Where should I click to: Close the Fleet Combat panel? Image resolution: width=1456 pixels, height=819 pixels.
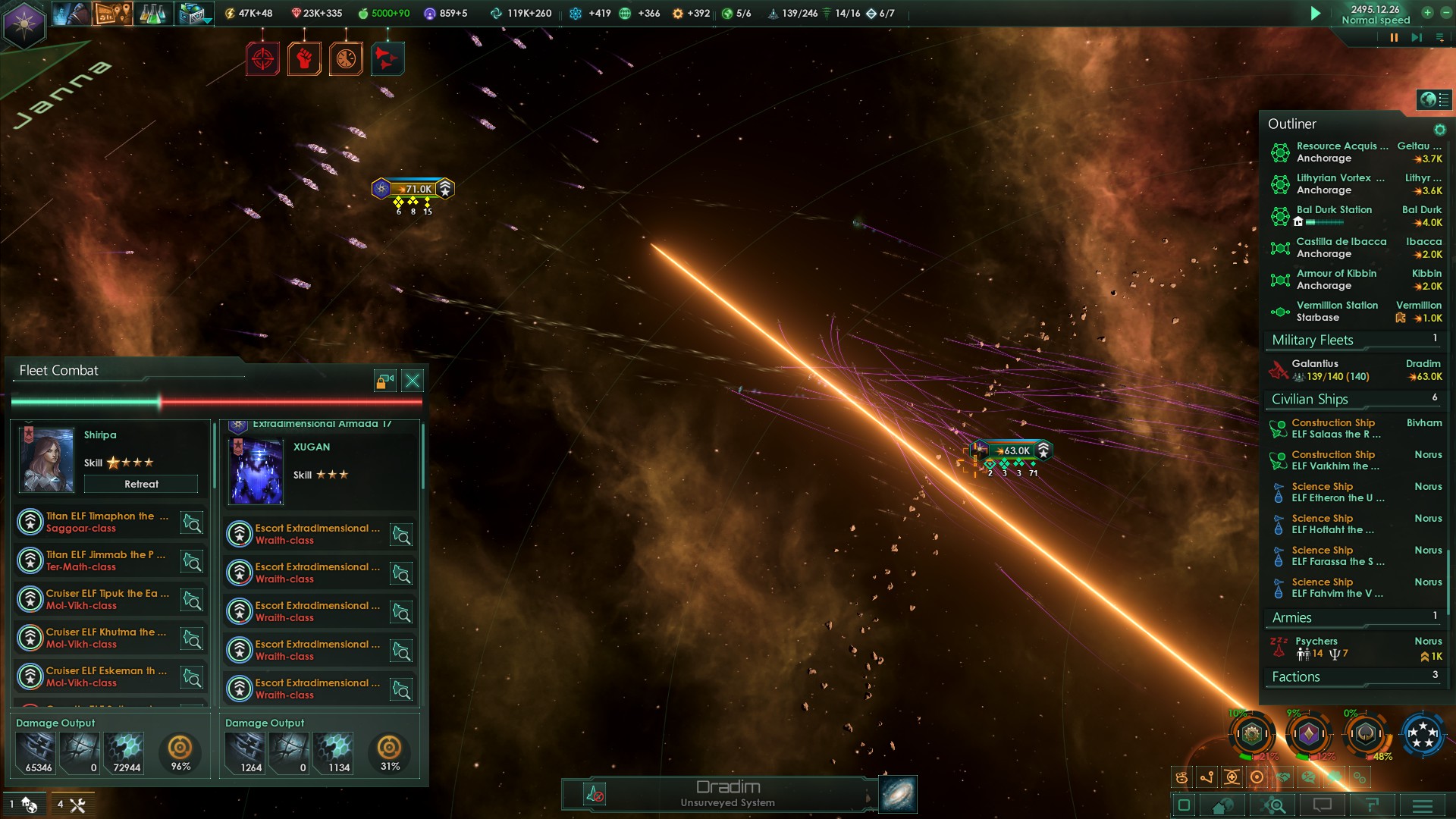pos(413,381)
